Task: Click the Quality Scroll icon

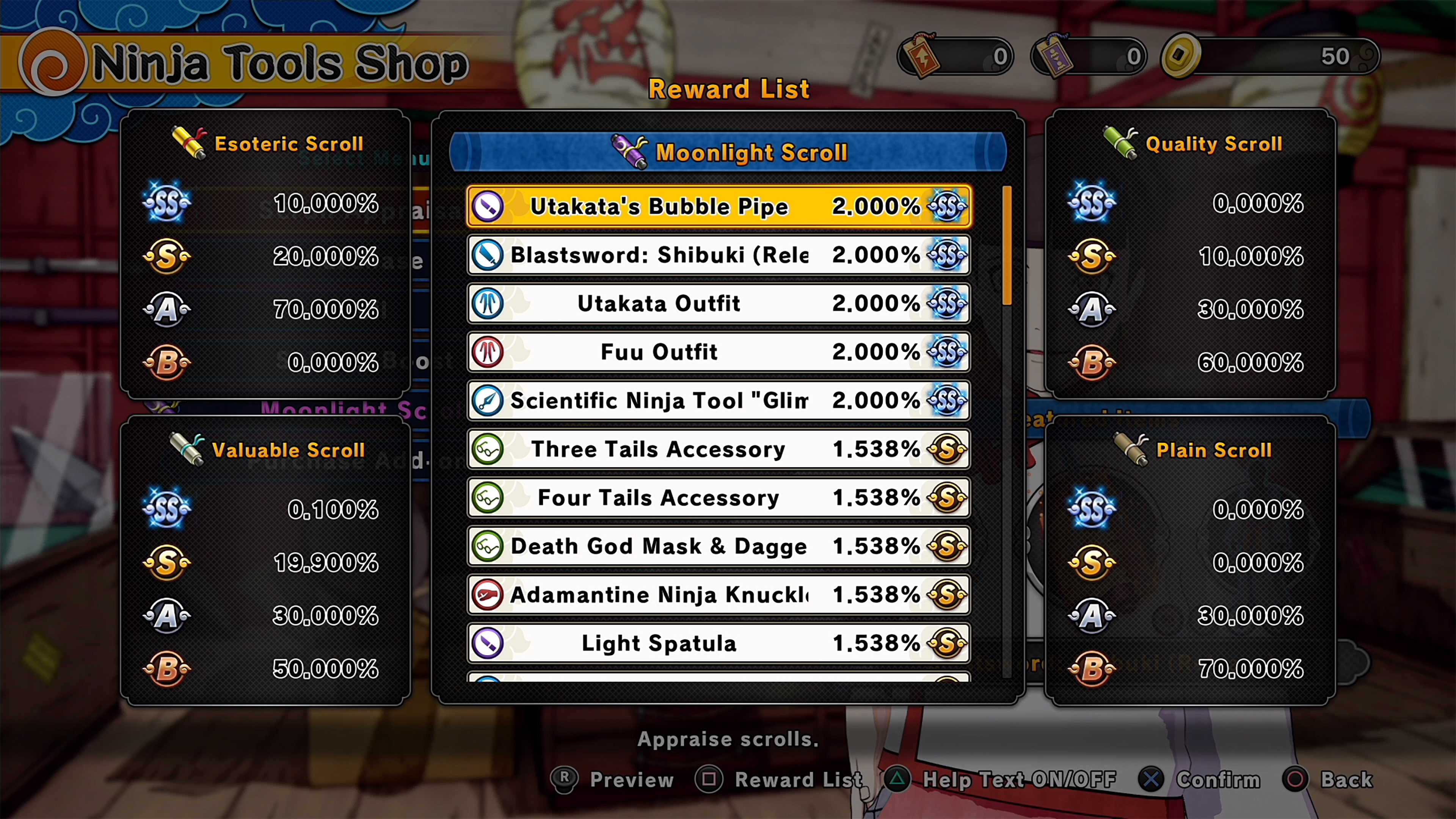Action: pyautogui.click(x=1120, y=142)
